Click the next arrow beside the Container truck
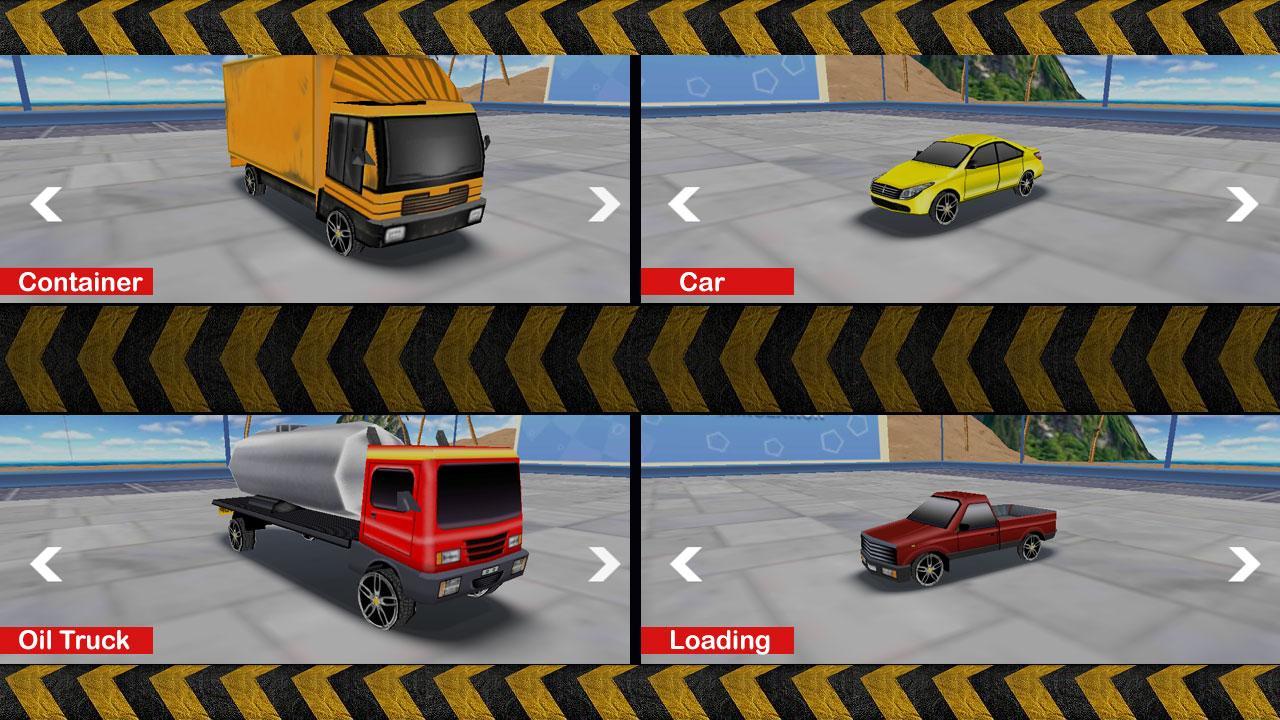The width and height of the screenshot is (1280, 720). [602, 205]
